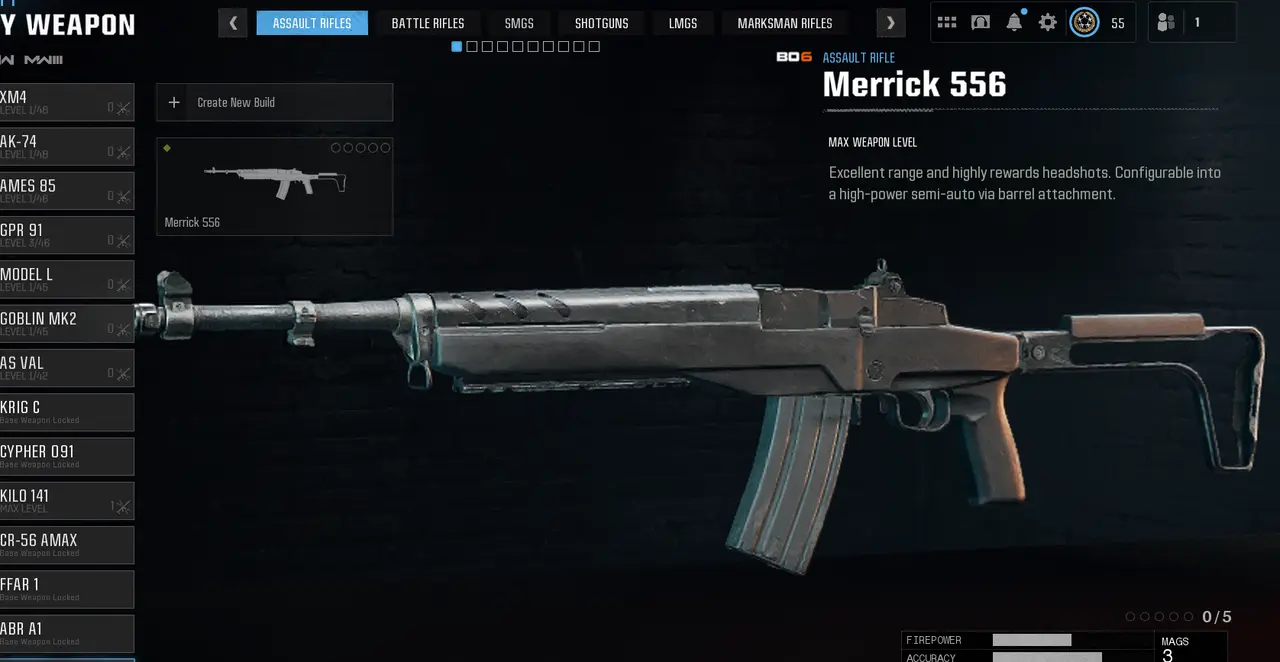This screenshot has height=662, width=1280.
Task: Choose the XM4 from the weapon list
Action: [x=66, y=102]
